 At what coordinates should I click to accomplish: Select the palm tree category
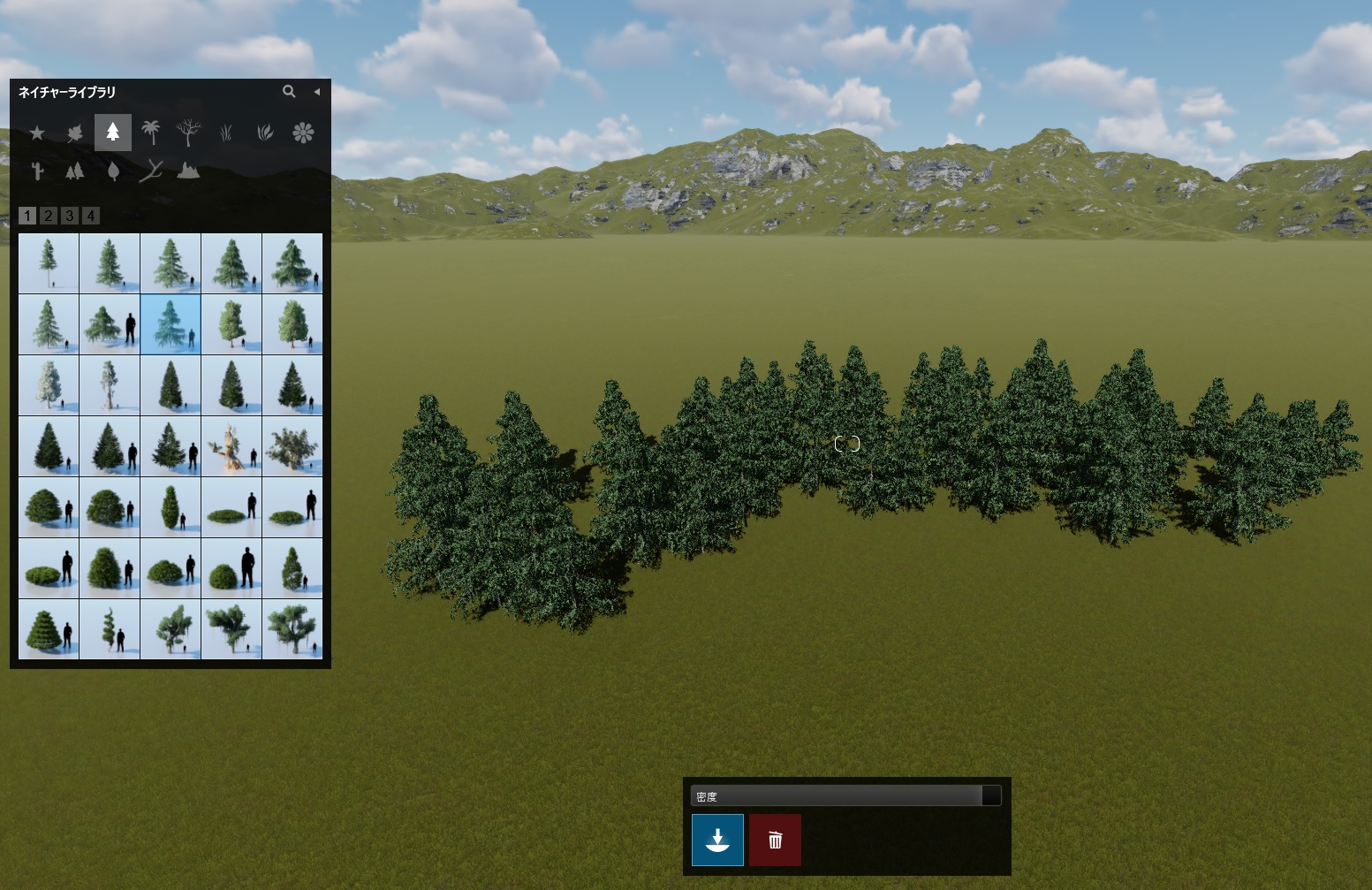click(151, 133)
